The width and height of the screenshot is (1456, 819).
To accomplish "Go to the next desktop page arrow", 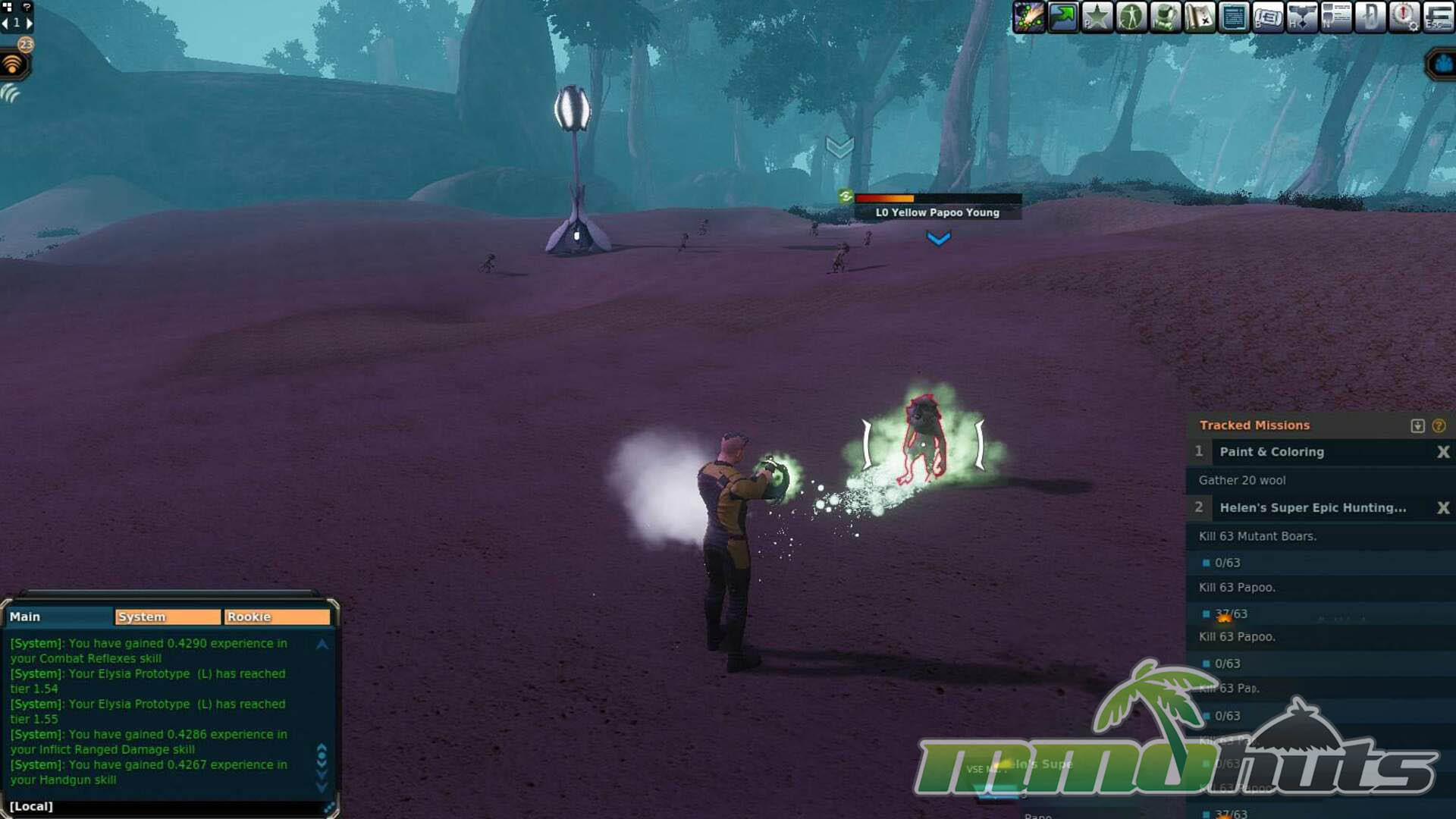I will (30, 23).
